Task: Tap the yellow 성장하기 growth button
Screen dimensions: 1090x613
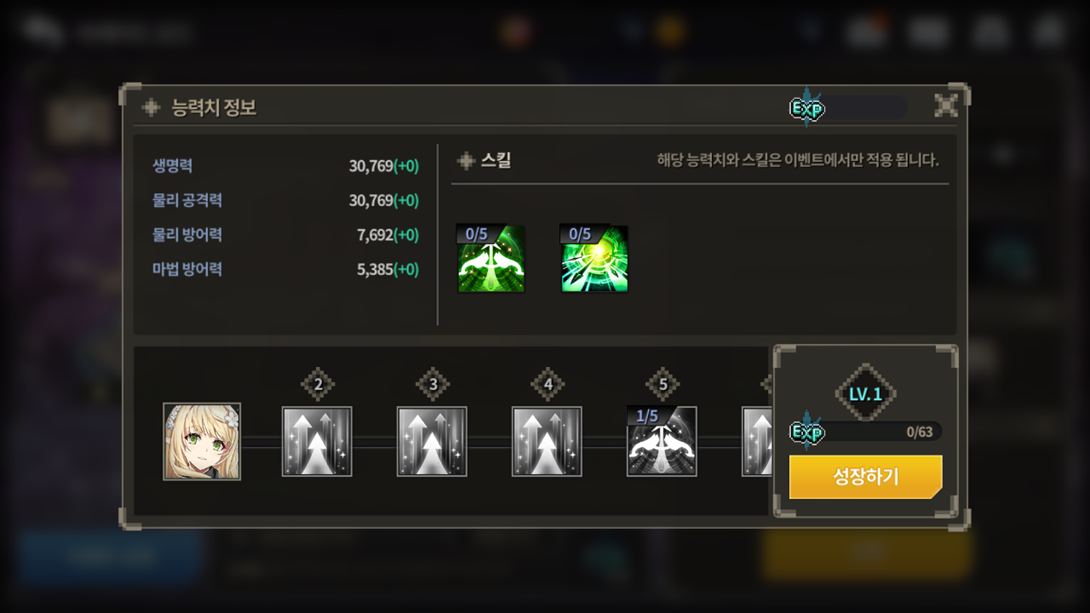Action: (x=865, y=477)
